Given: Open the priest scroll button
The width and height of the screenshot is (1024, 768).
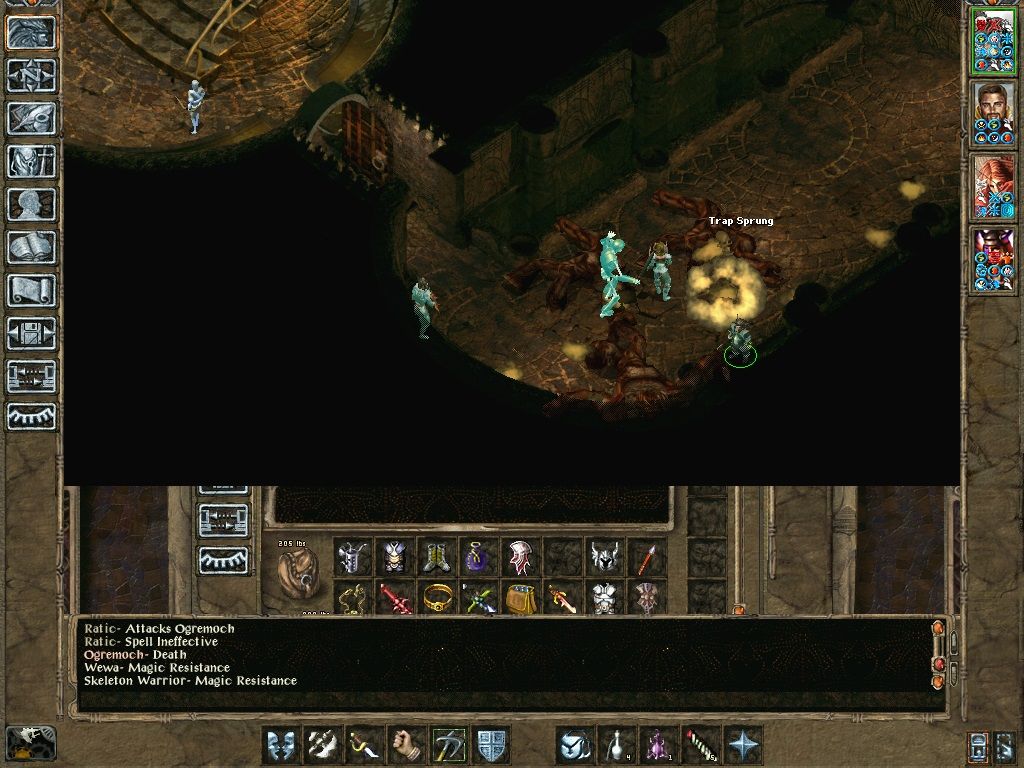Looking at the screenshot, I should point(32,290).
